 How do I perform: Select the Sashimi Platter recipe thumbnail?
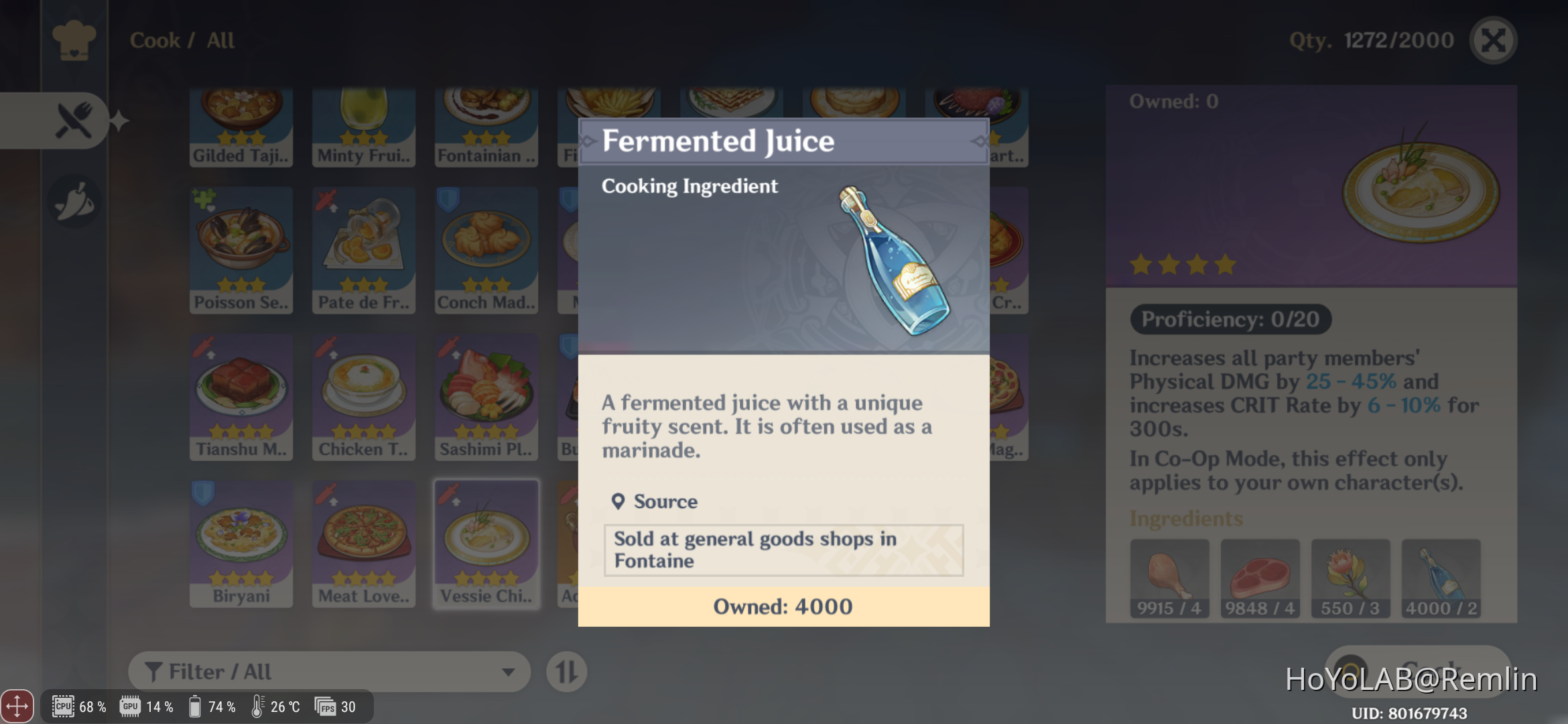coord(486,396)
